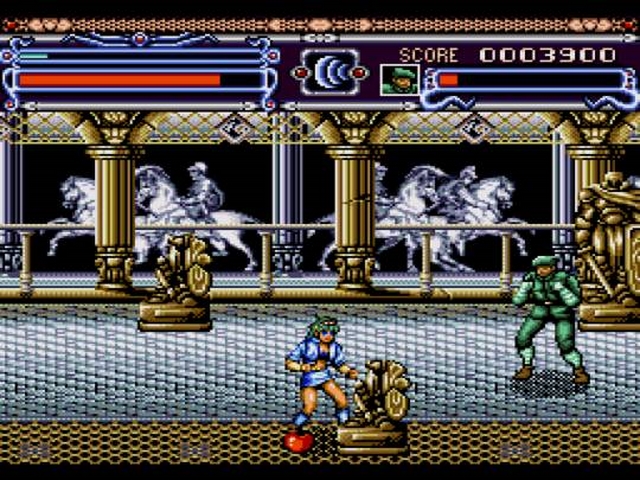Click the green soldier enemy portrait
Screen dimensions: 640x480
point(398,79)
